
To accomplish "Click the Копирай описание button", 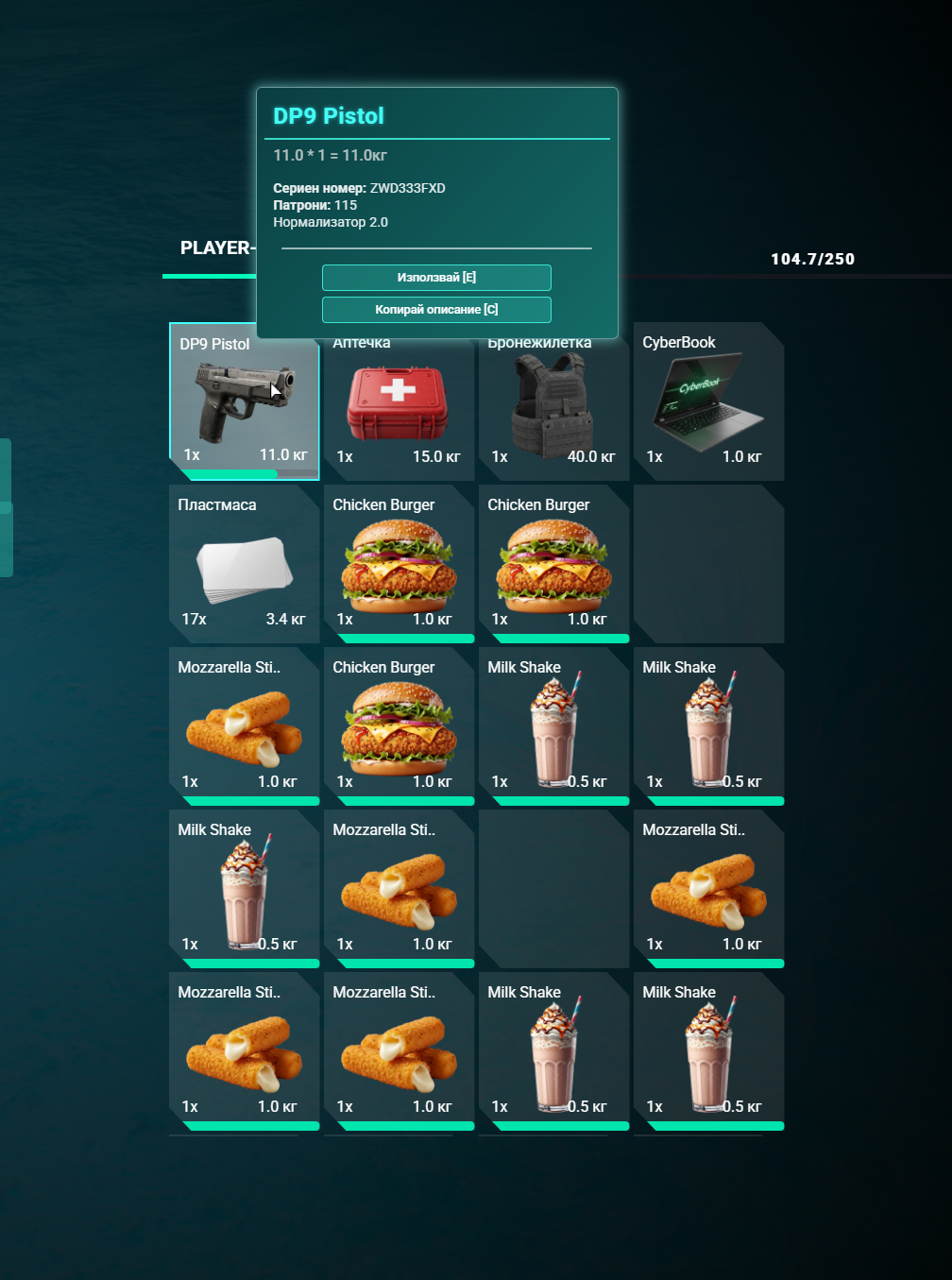I will 436,310.
